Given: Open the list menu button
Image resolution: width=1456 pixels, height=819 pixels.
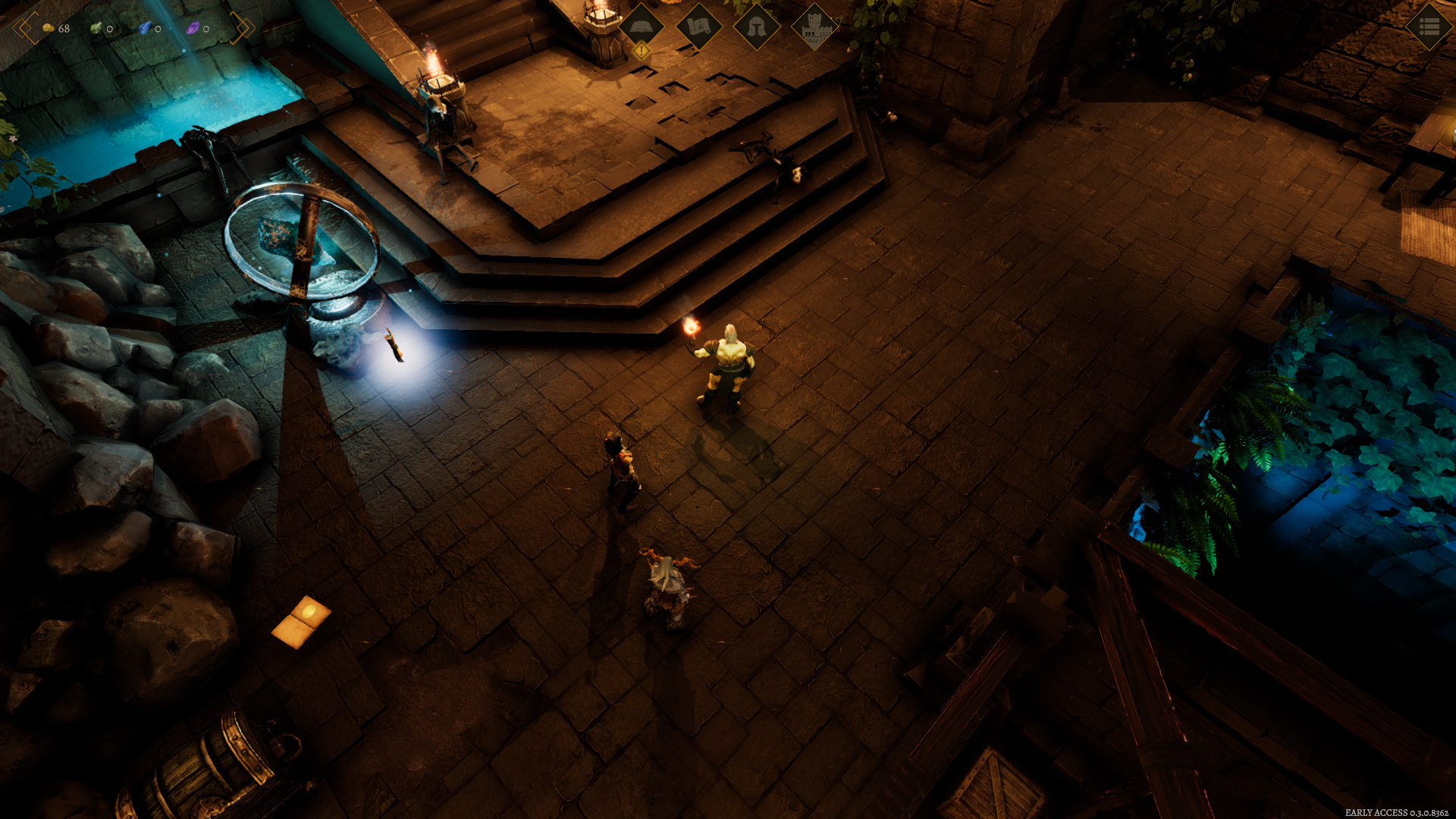Looking at the screenshot, I should 1429,27.
